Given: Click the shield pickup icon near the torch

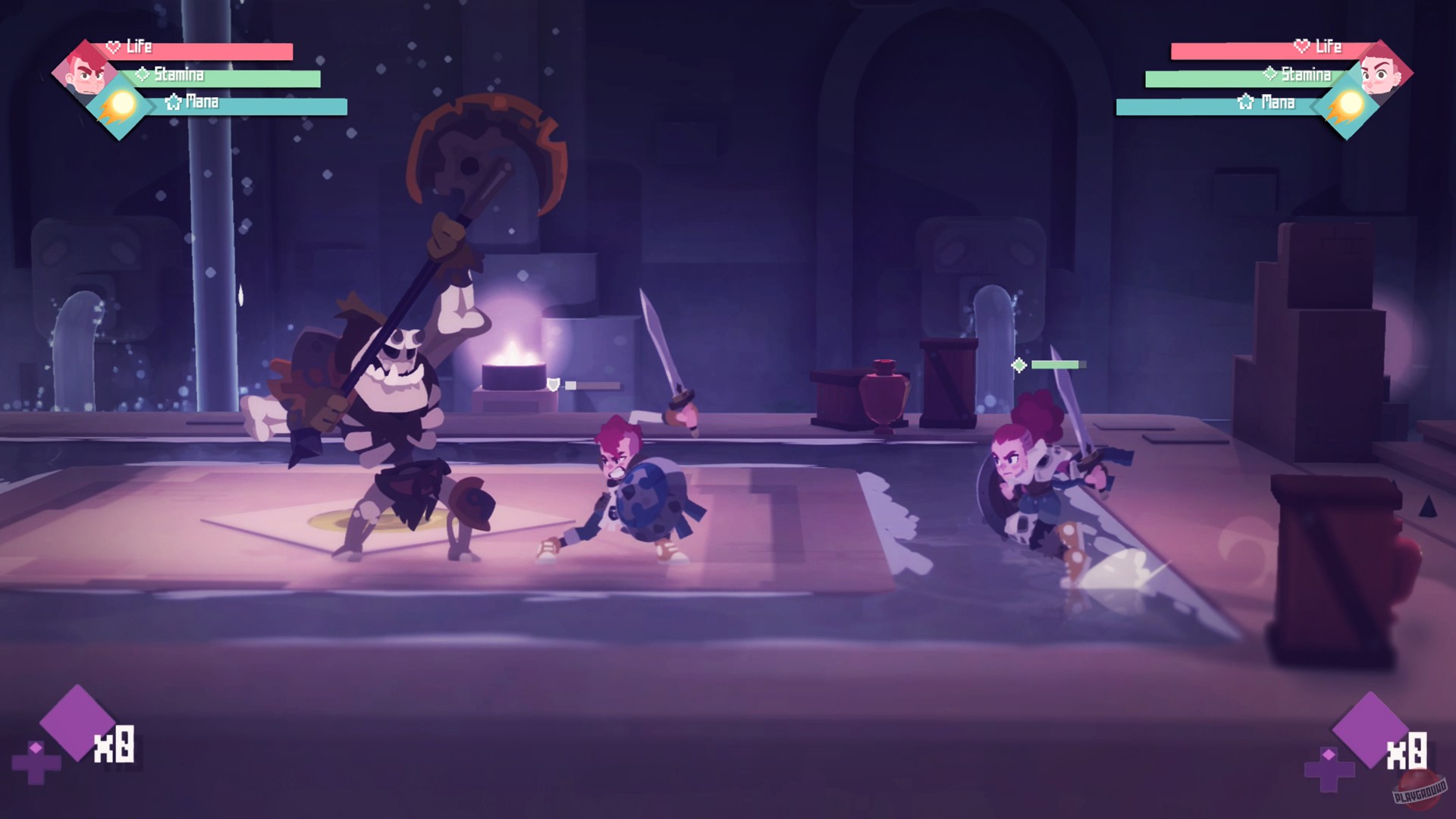Looking at the screenshot, I should [554, 383].
